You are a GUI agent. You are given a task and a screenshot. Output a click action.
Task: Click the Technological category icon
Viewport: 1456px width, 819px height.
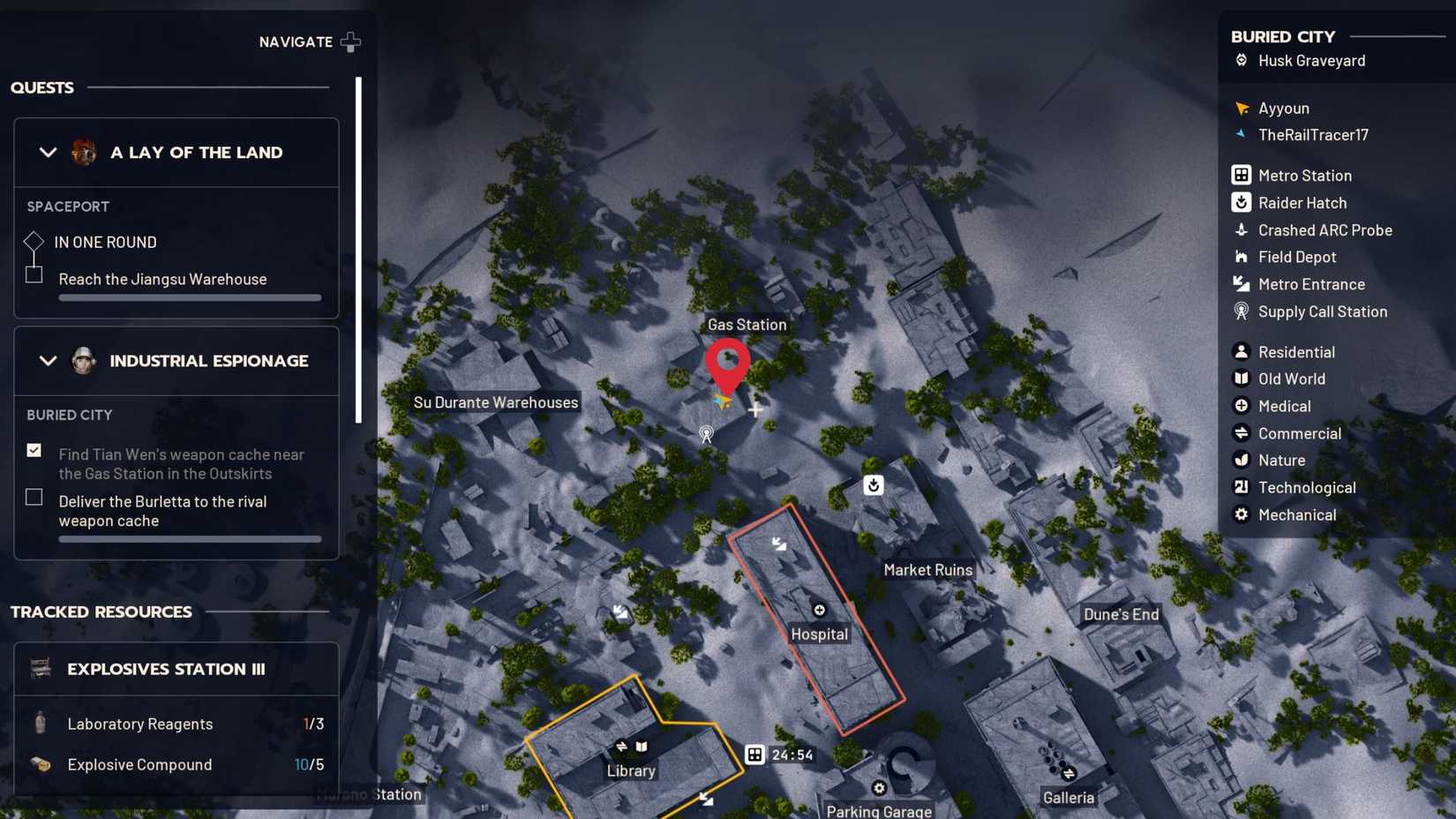click(1241, 487)
